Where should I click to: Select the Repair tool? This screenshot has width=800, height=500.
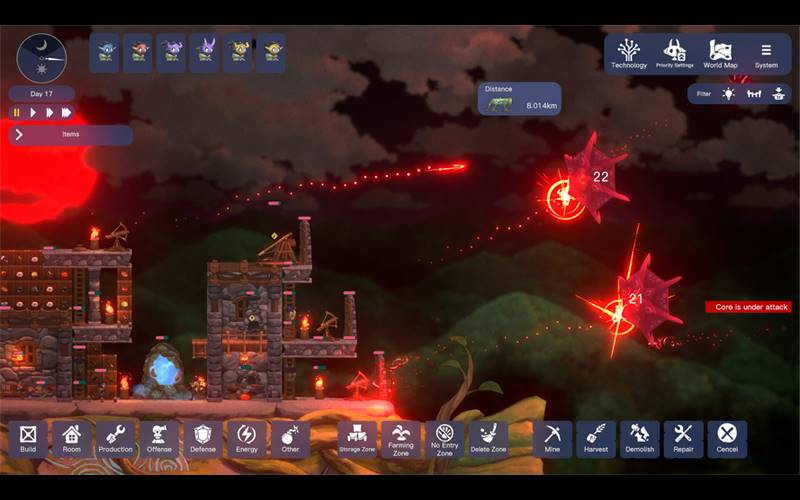684,439
